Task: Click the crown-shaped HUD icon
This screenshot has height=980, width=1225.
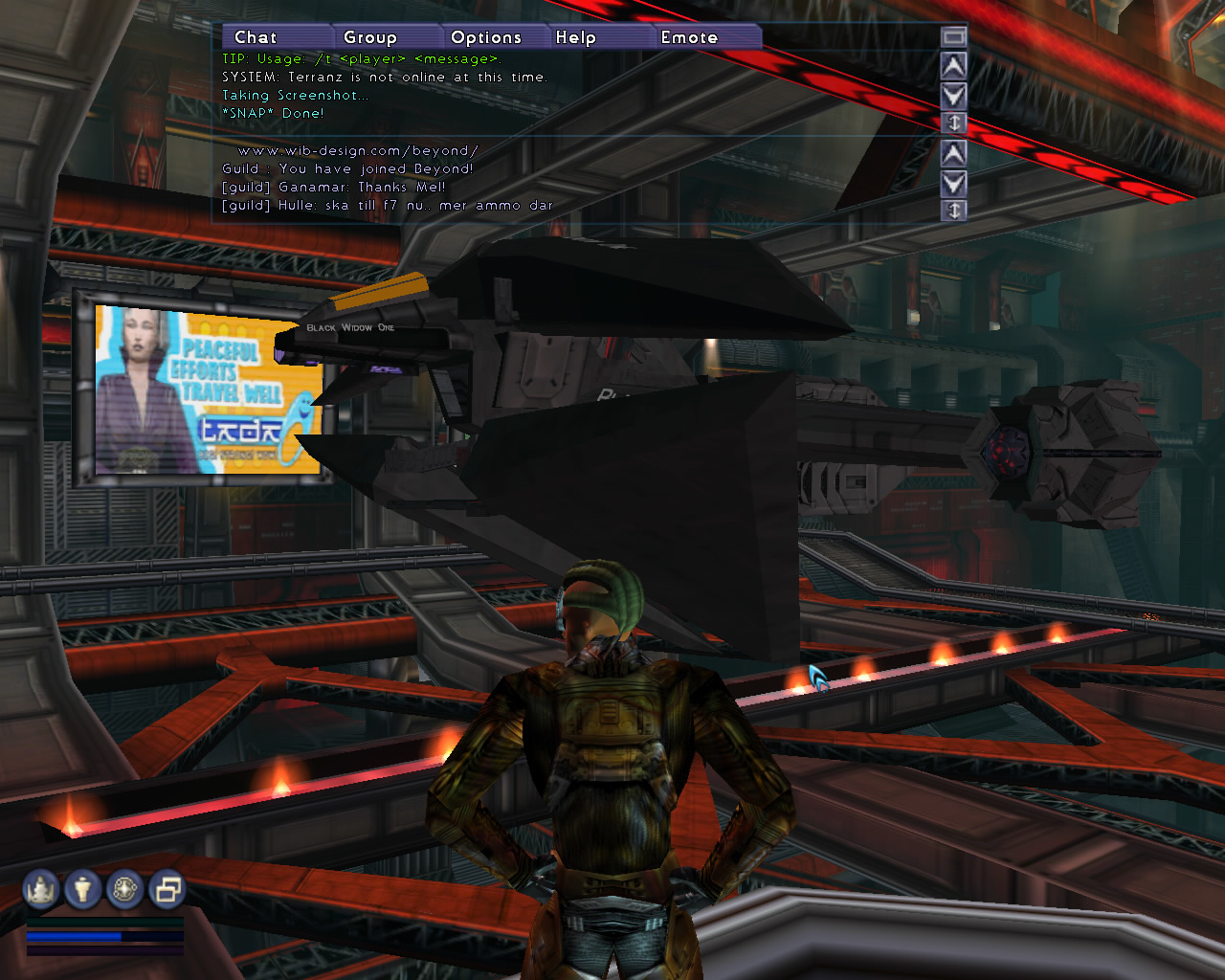Action: tap(41, 890)
